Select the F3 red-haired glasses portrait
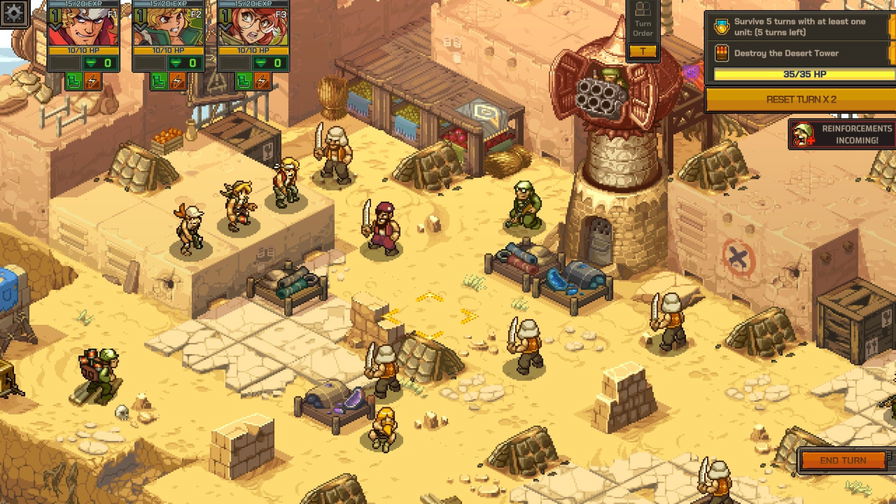Screen dimensions: 896x504 252,28
